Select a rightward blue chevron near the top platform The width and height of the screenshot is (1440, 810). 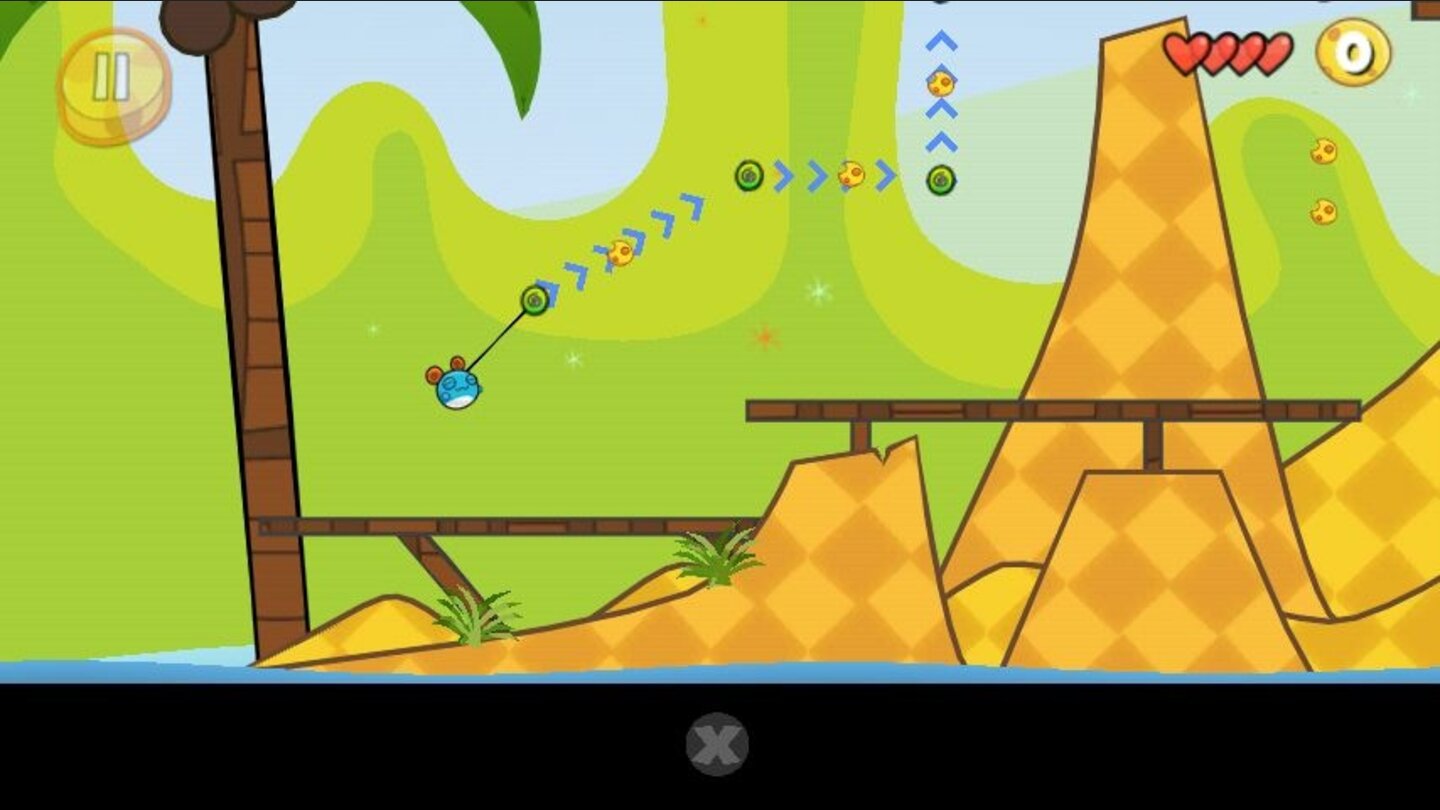(884, 177)
